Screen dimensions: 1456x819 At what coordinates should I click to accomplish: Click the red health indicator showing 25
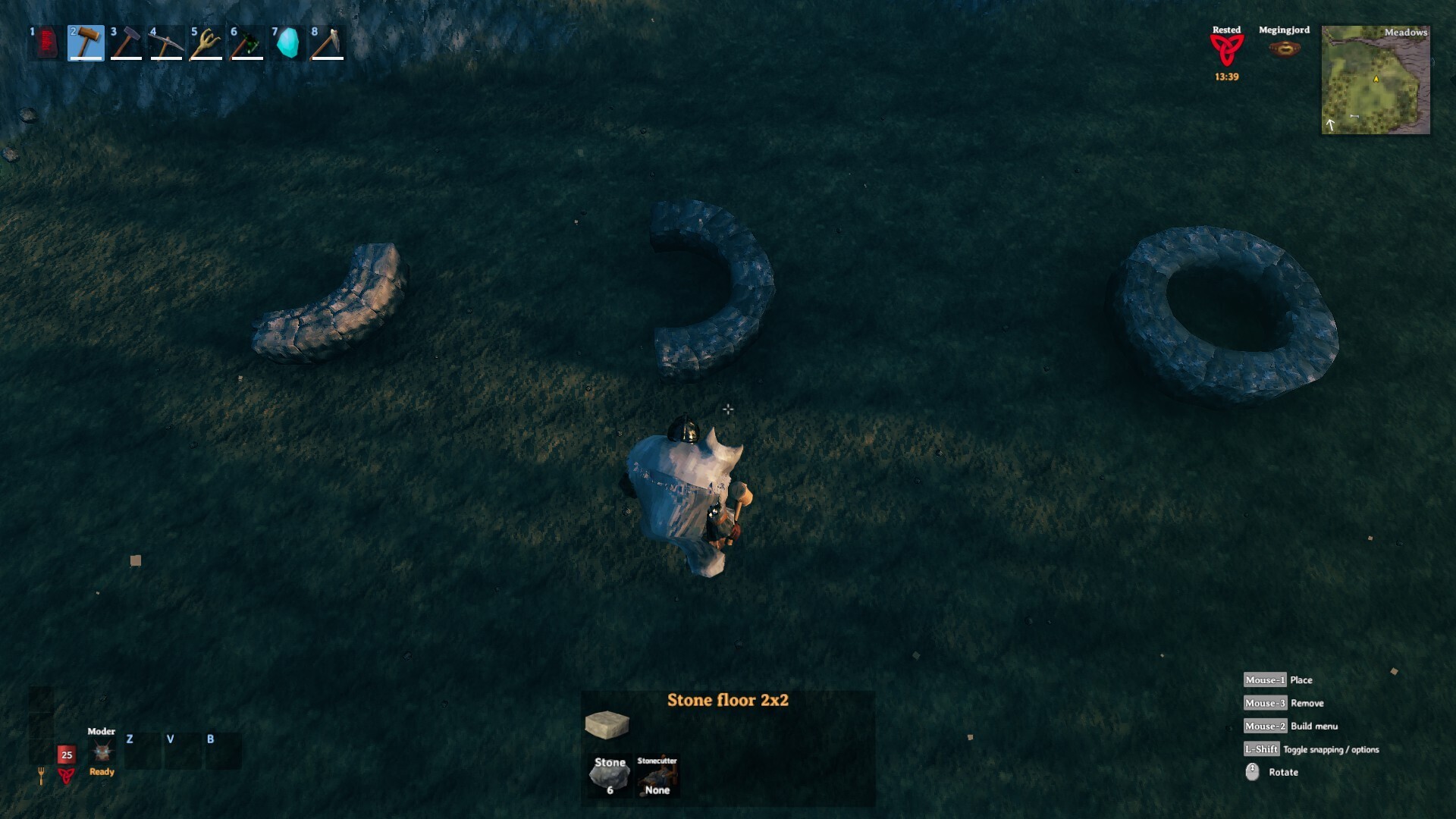pos(65,755)
